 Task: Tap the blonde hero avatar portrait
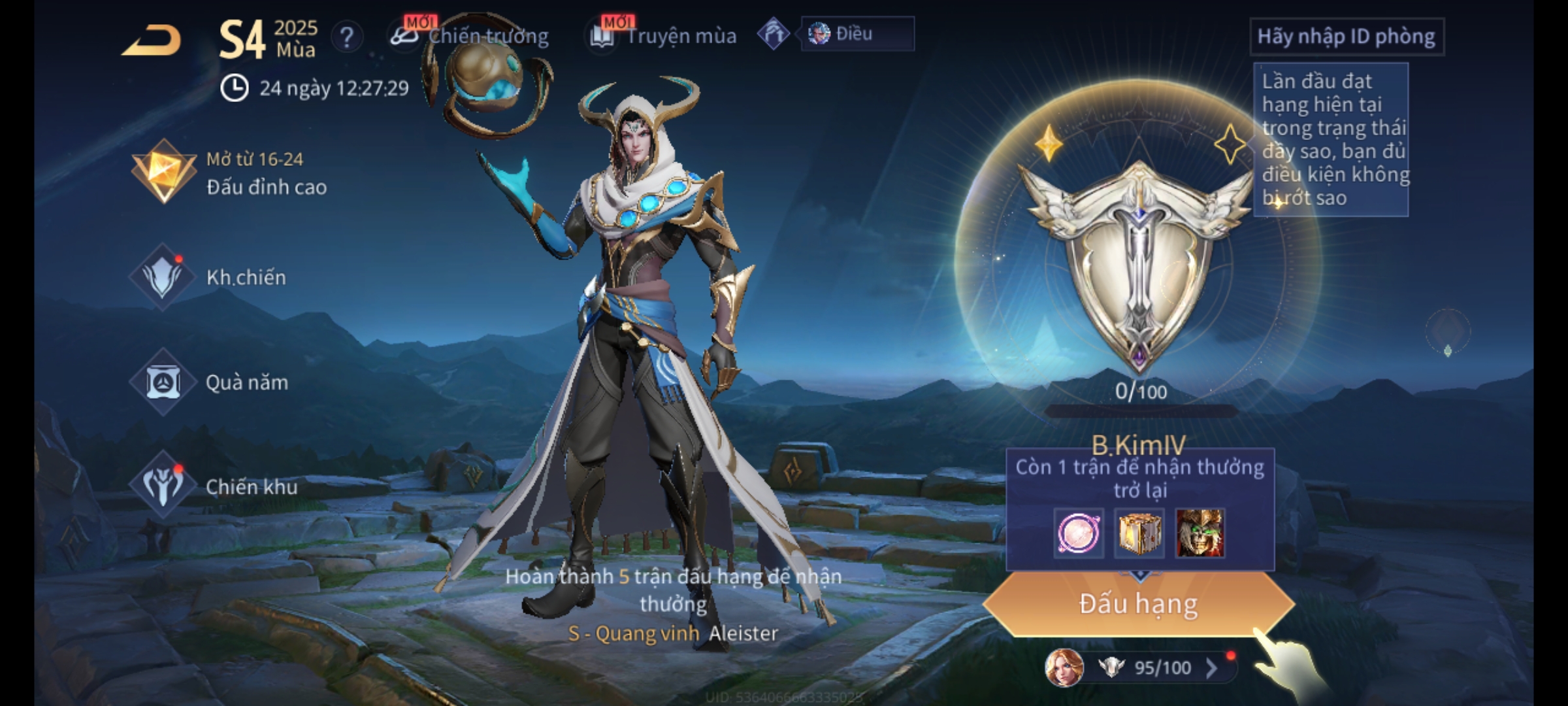[1065, 667]
